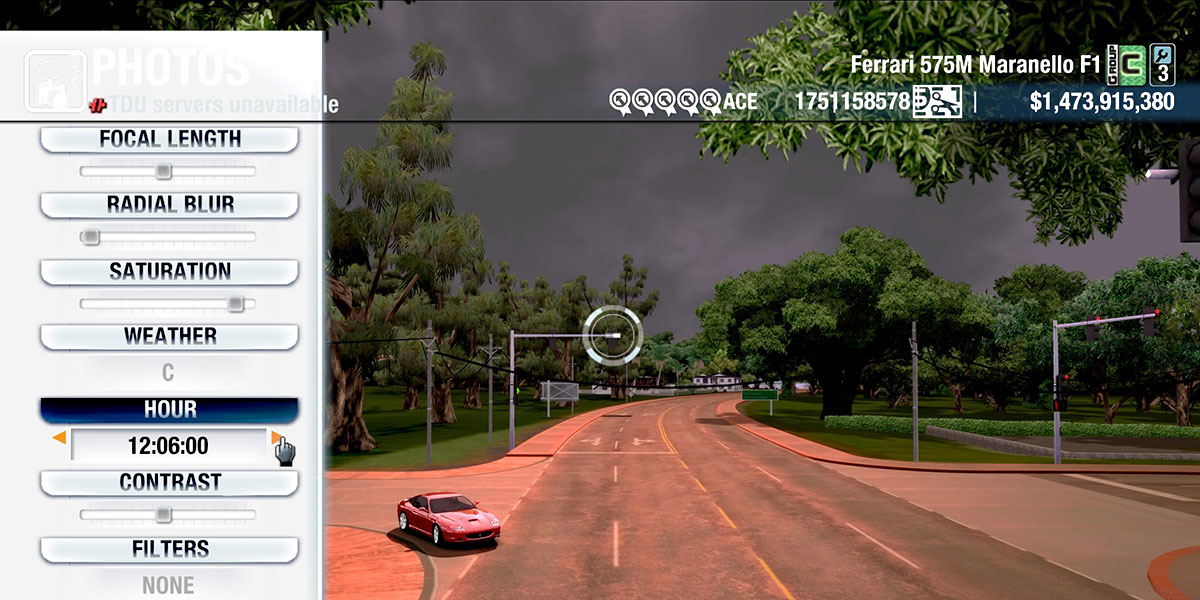Select the Saturation option

click(169, 271)
